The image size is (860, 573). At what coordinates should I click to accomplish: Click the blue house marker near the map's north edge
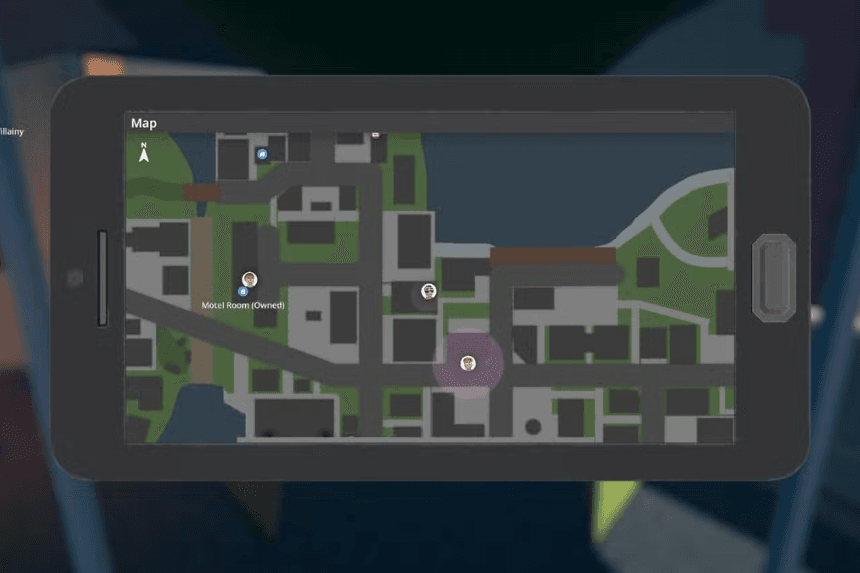(262, 154)
